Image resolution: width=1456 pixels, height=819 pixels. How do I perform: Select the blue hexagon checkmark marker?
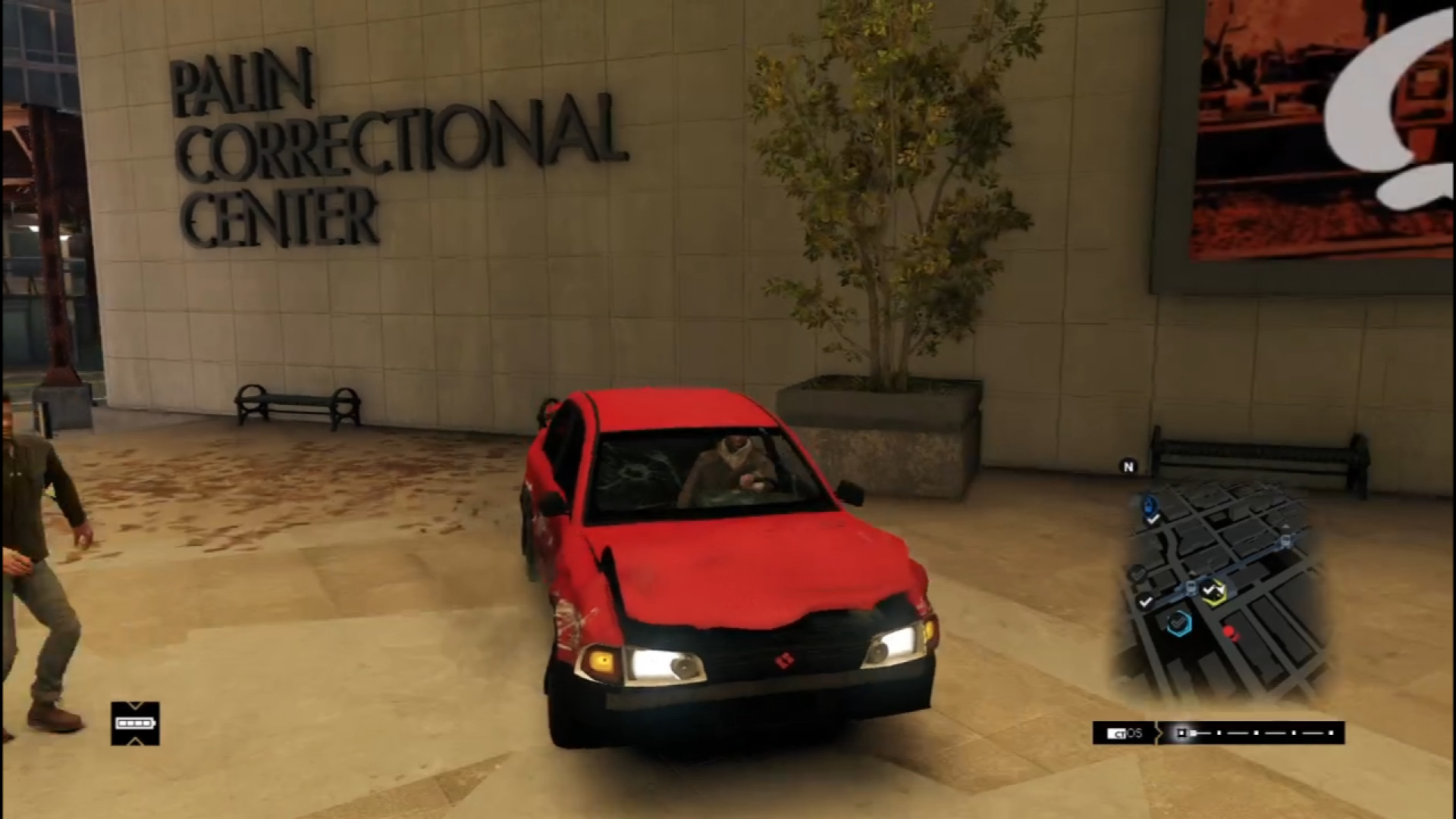tap(1178, 623)
